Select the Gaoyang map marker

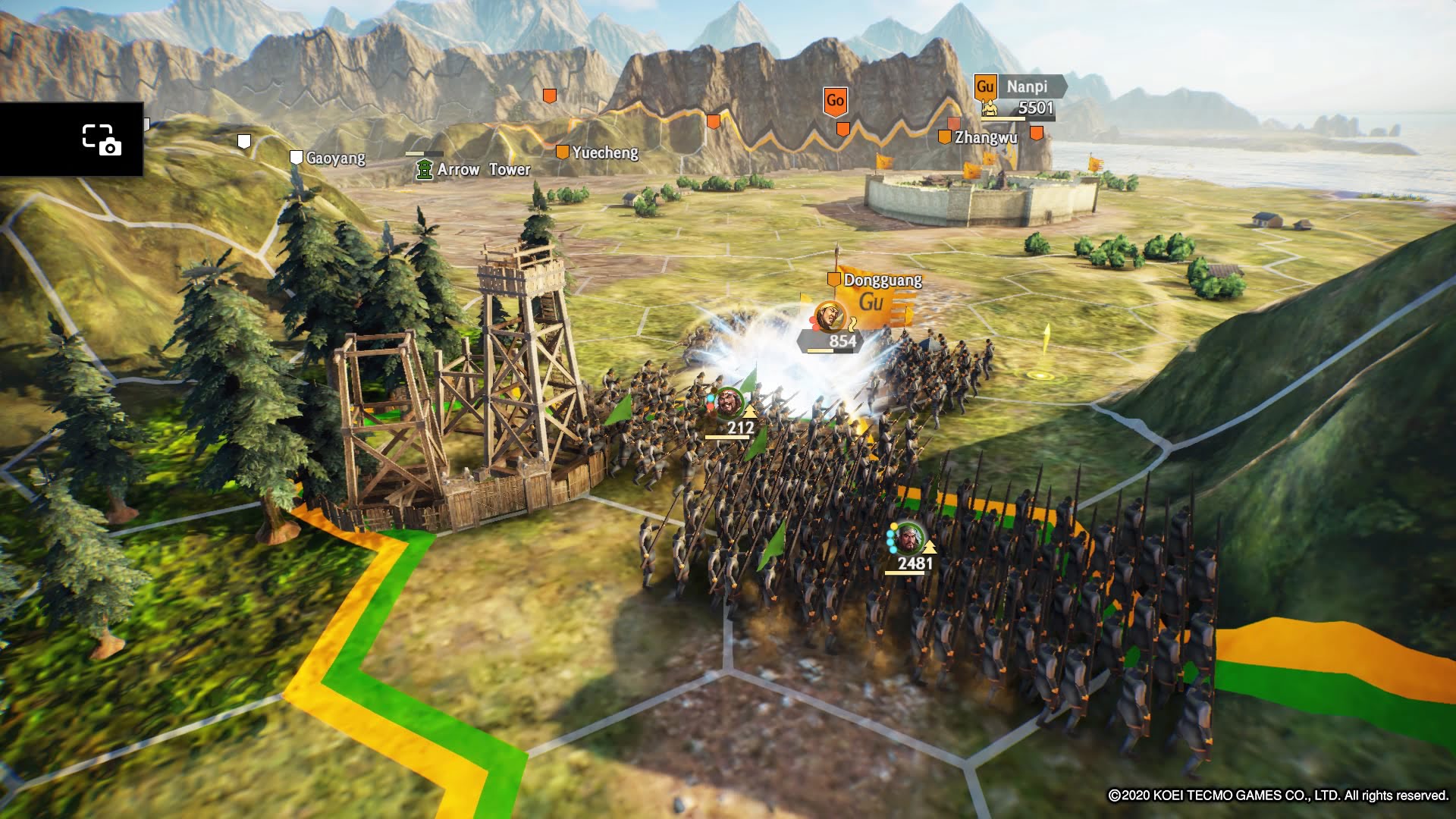click(297, 157)
